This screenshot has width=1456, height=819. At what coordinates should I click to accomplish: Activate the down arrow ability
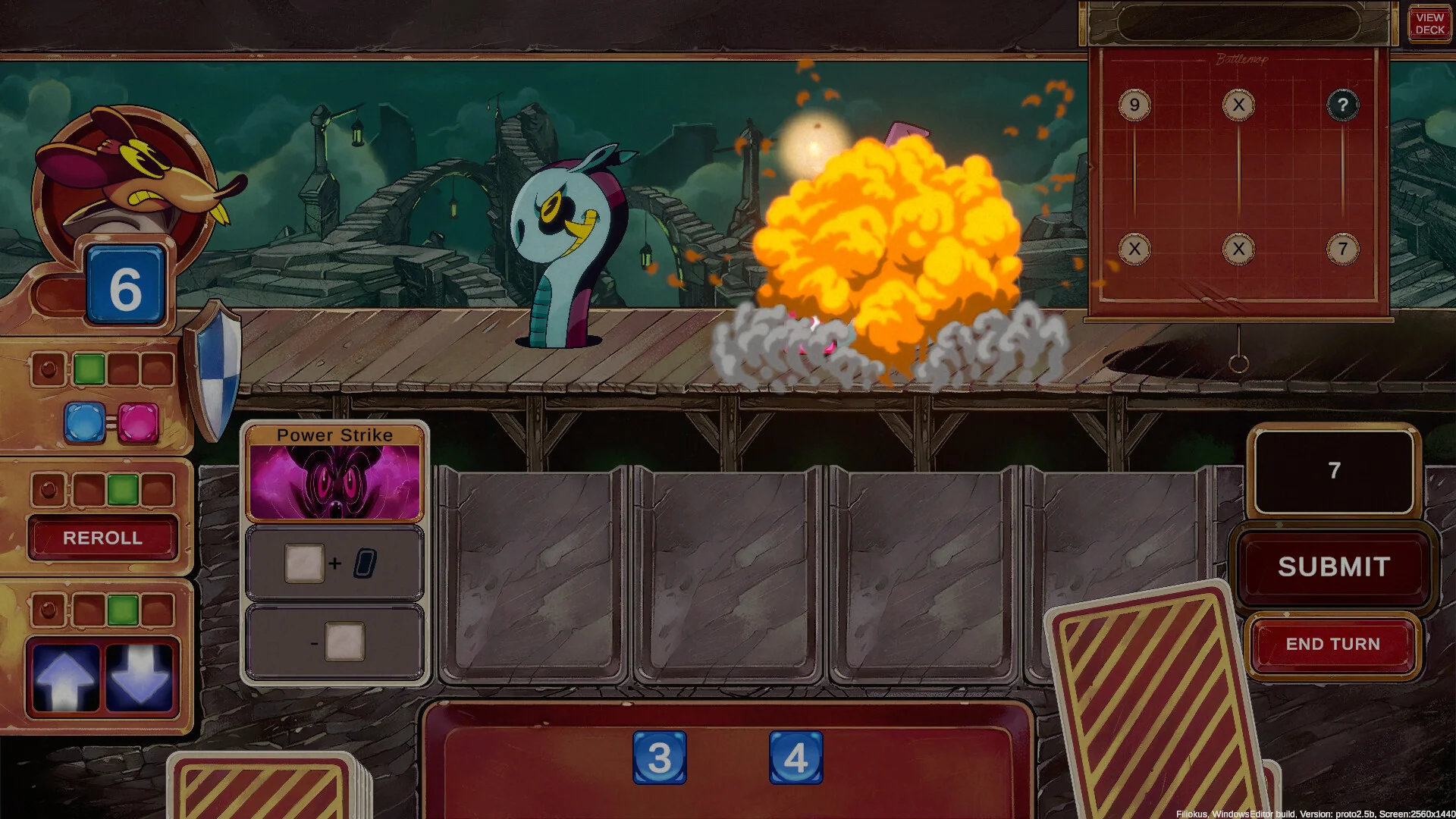coord(140,678)
